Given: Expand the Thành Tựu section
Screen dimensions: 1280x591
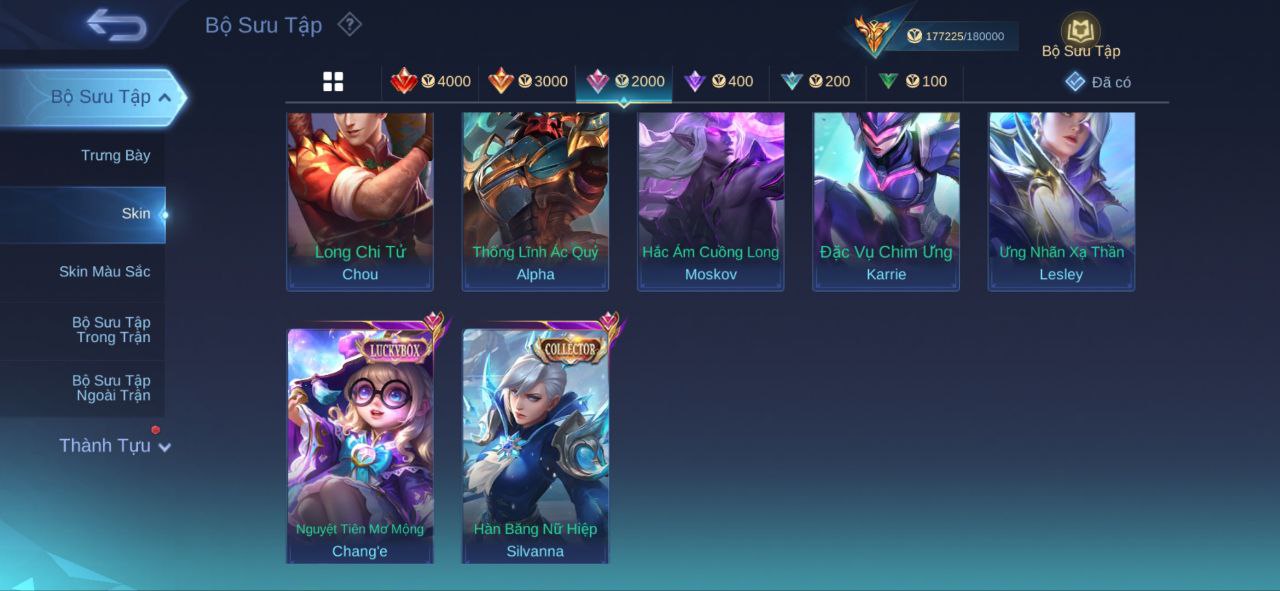Looking at the screenshot, I should click(114, 446).
